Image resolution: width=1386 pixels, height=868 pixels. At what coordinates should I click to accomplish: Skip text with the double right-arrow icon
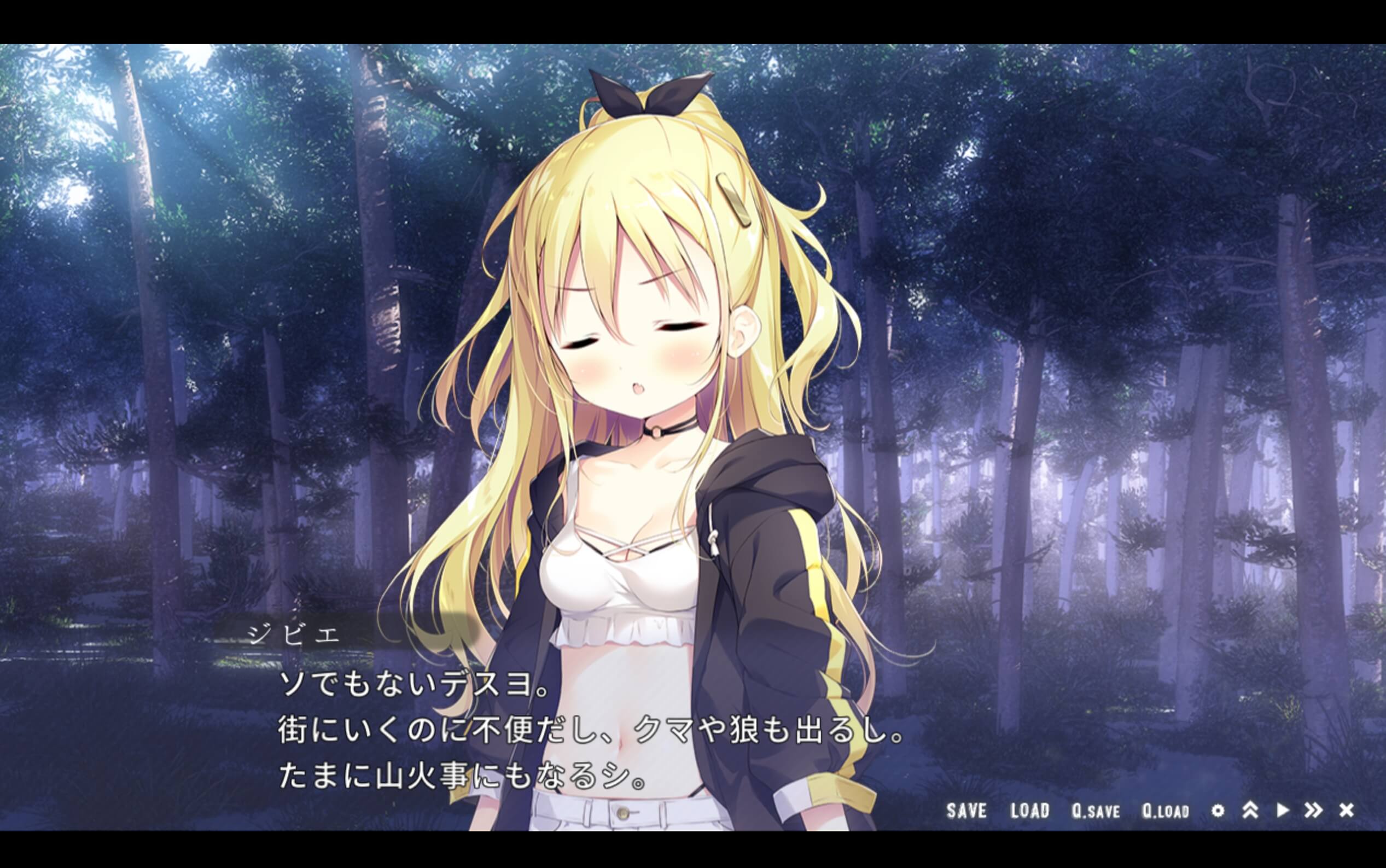[1314, 810]
